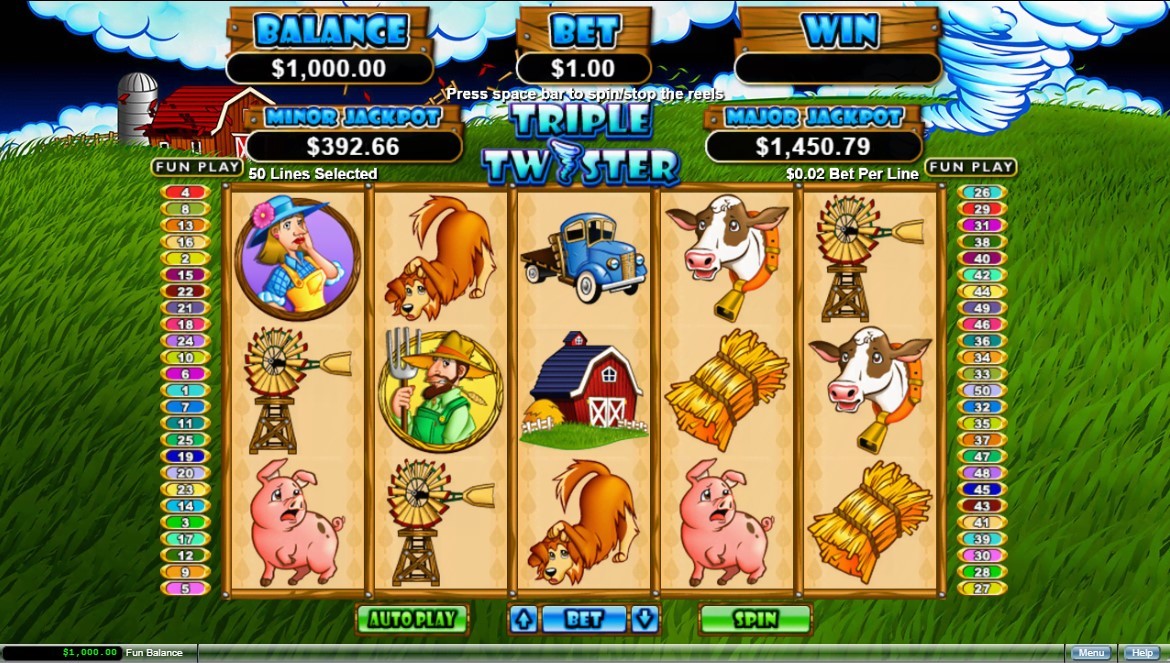Decrease the bet with the down arrow
Screen dimensions: 1170x663
(x=646, y=619)
